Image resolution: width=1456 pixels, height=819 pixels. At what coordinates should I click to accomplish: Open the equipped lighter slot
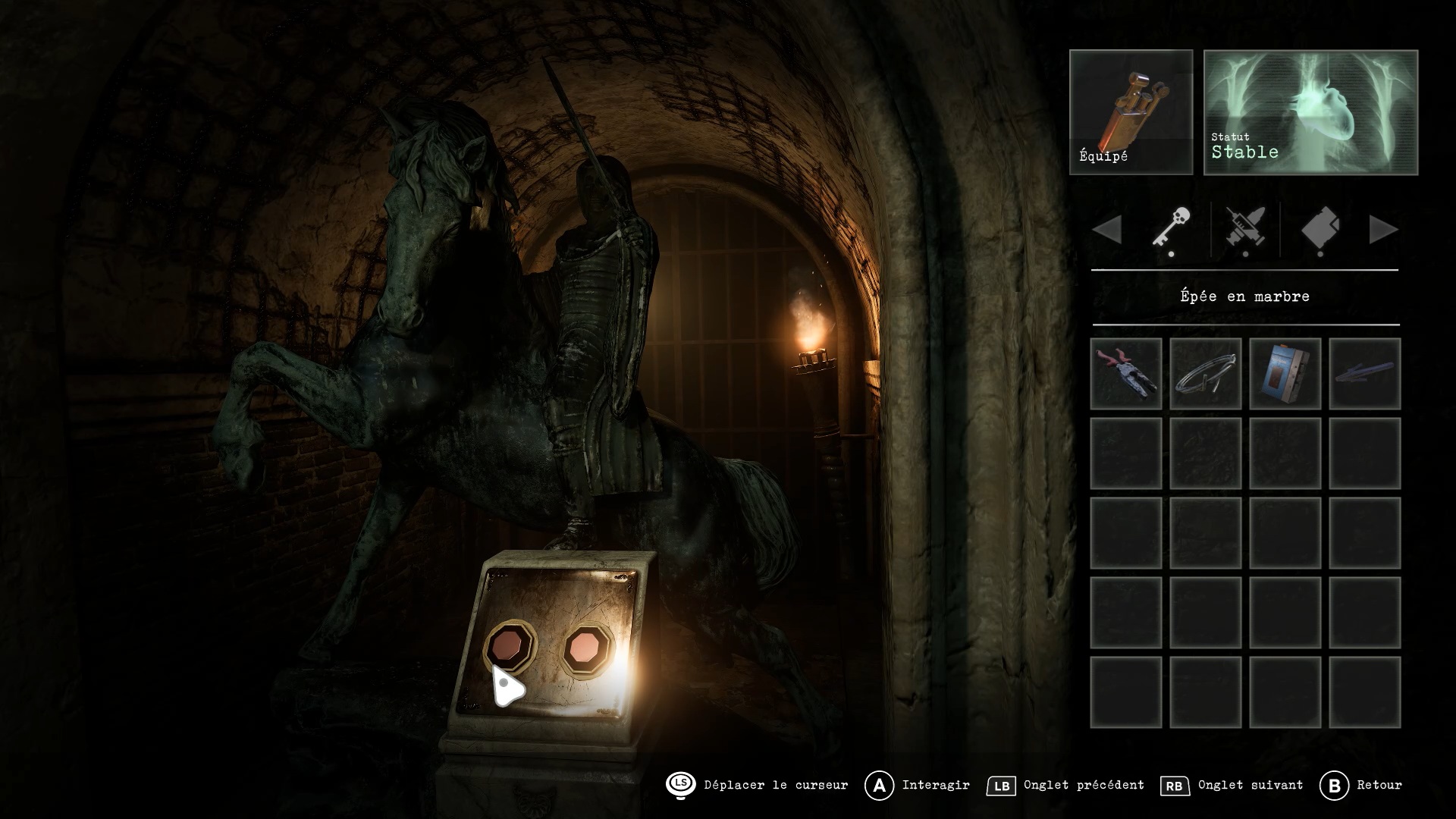click(x=1131, y=112)
